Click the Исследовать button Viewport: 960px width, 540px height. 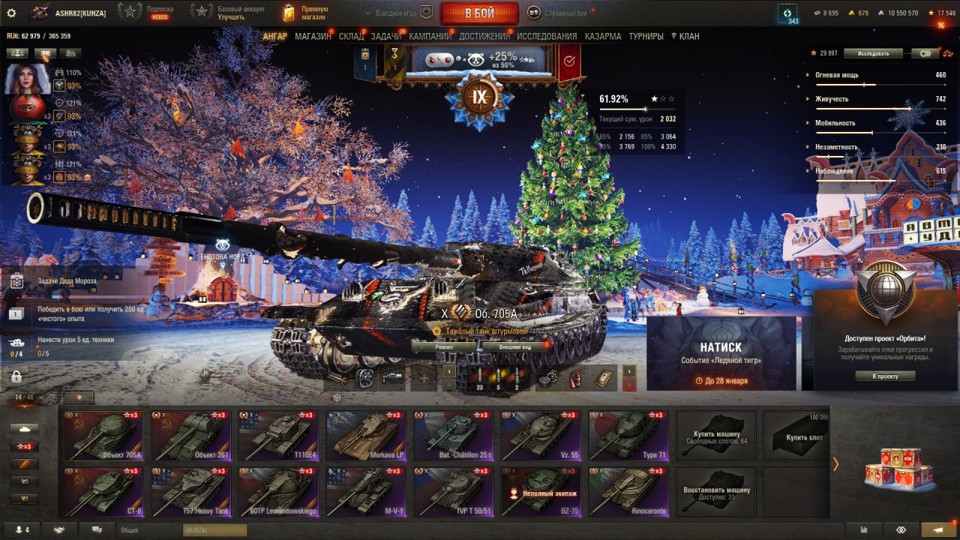pos(873,53)
